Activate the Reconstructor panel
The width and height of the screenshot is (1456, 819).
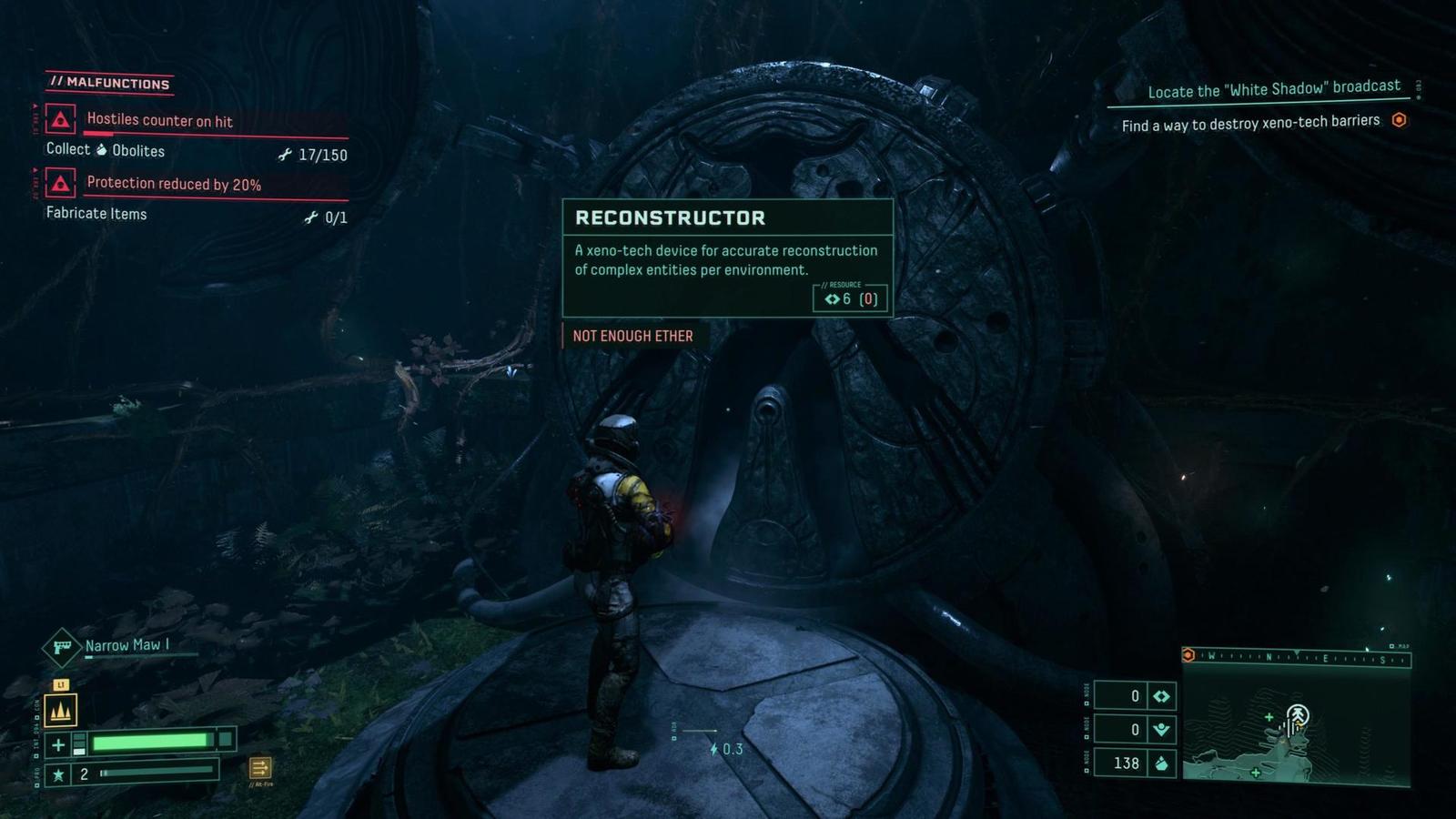coord(727,258)
